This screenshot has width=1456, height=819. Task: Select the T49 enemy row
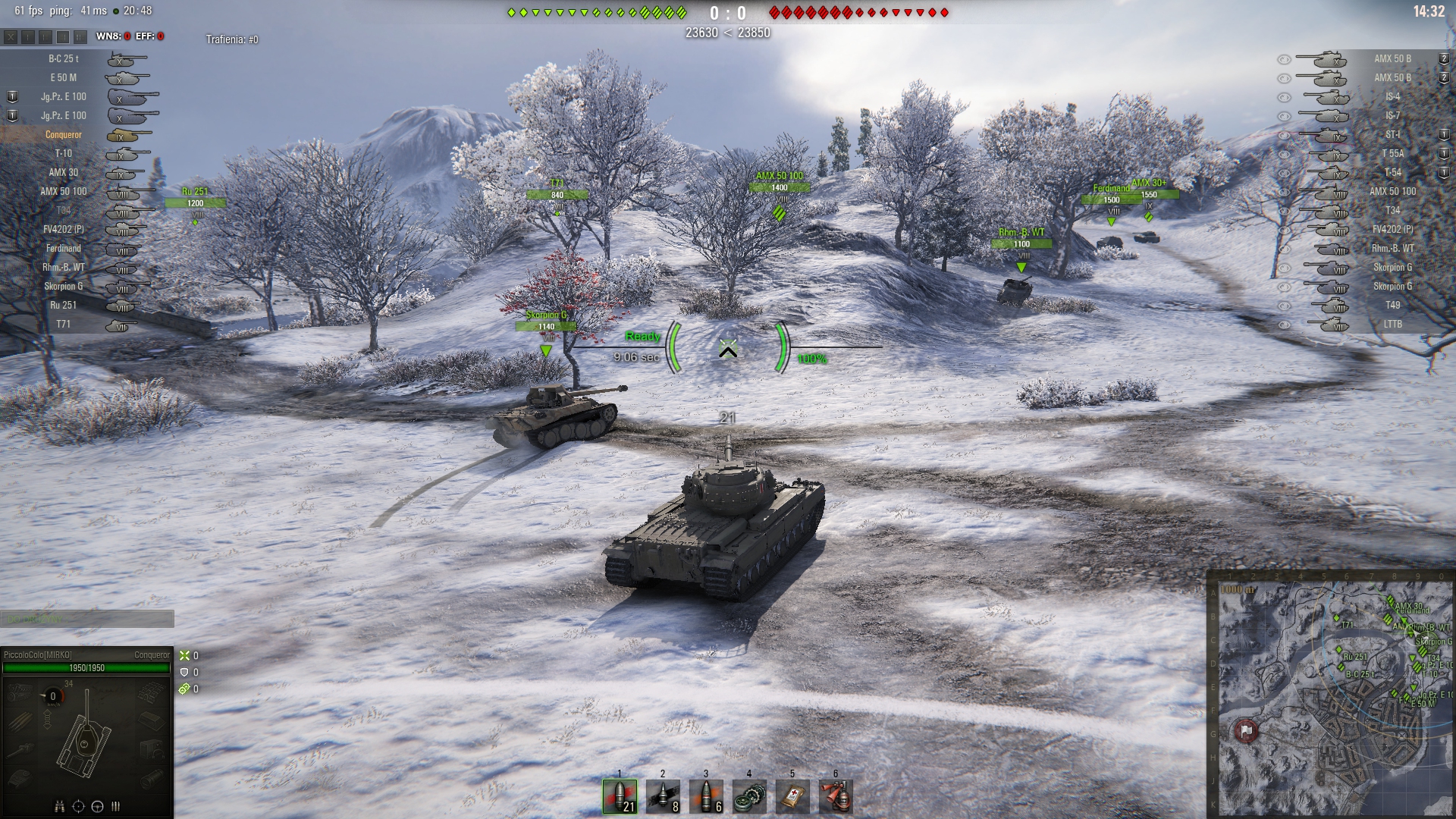click(x=1392, y=305)
